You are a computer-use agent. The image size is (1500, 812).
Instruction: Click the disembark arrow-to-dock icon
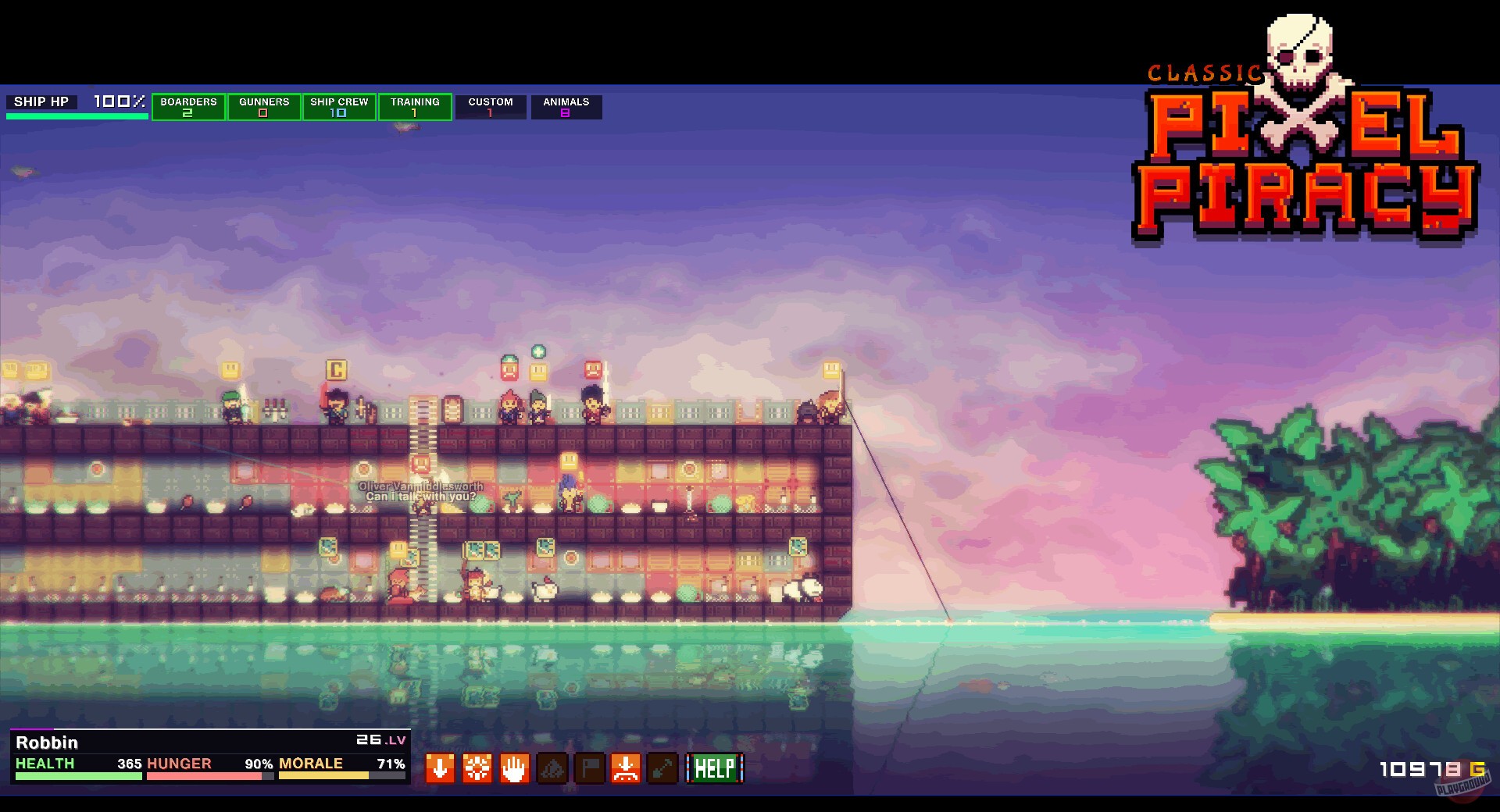point(627,769)
